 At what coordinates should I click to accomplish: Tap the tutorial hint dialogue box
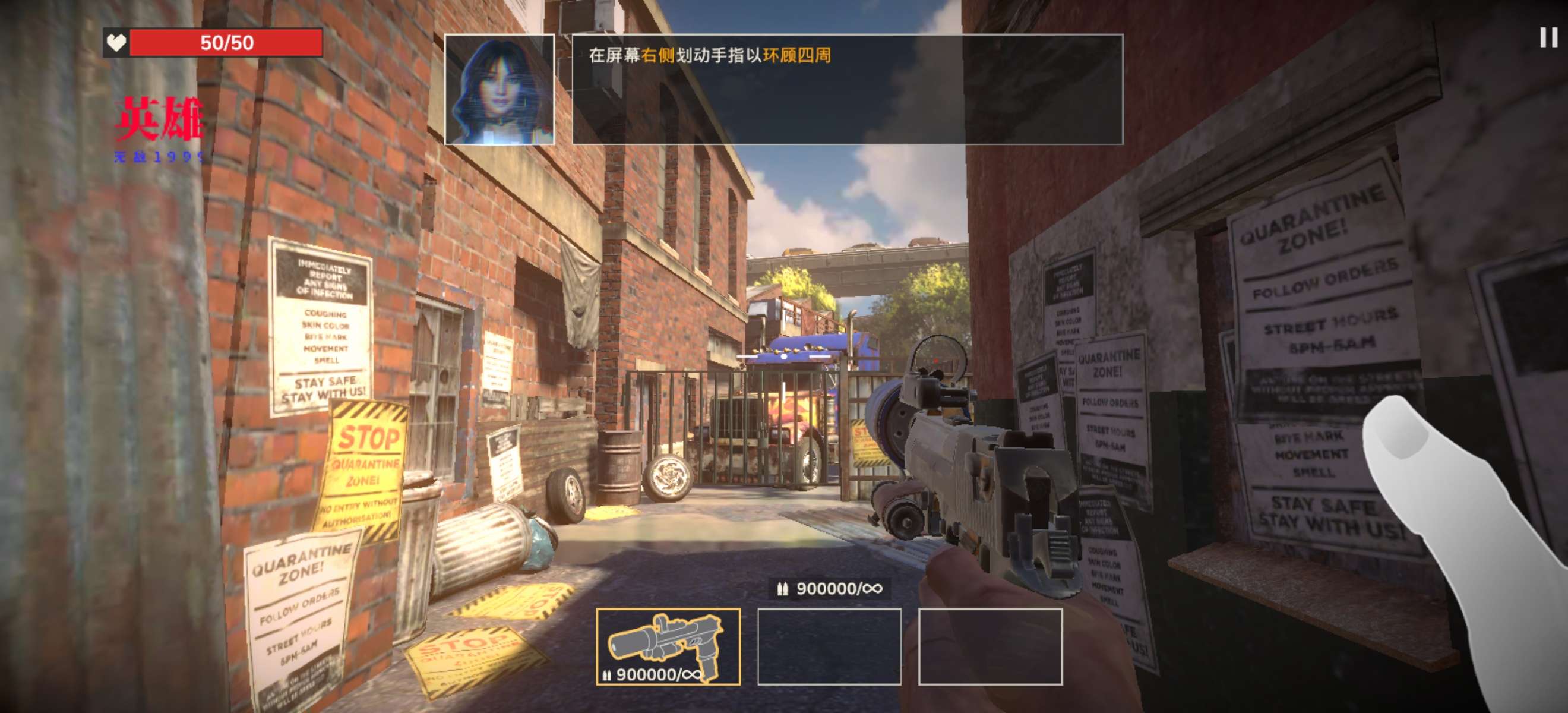847,90
